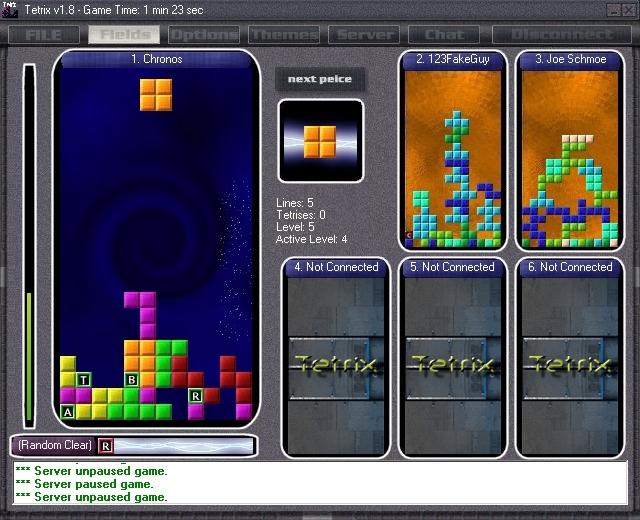Show the Themes tab
The image size is (640, 520).
tap(283, 35)
